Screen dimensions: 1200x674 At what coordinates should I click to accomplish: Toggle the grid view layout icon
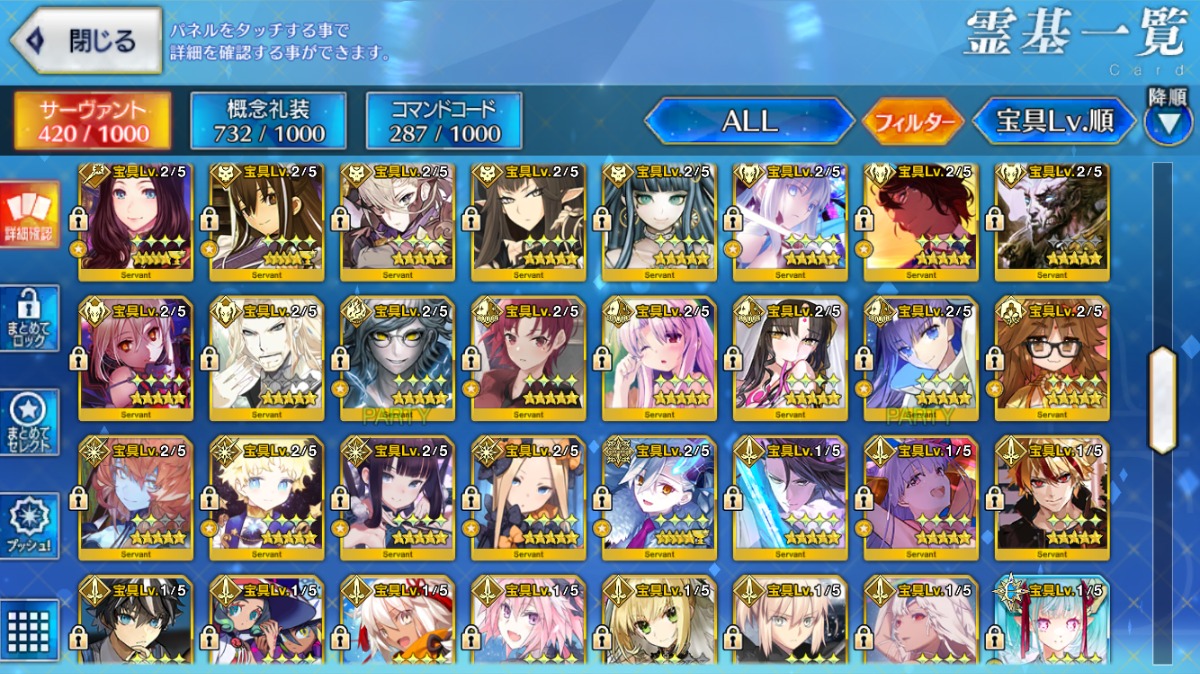pos(29,628)
